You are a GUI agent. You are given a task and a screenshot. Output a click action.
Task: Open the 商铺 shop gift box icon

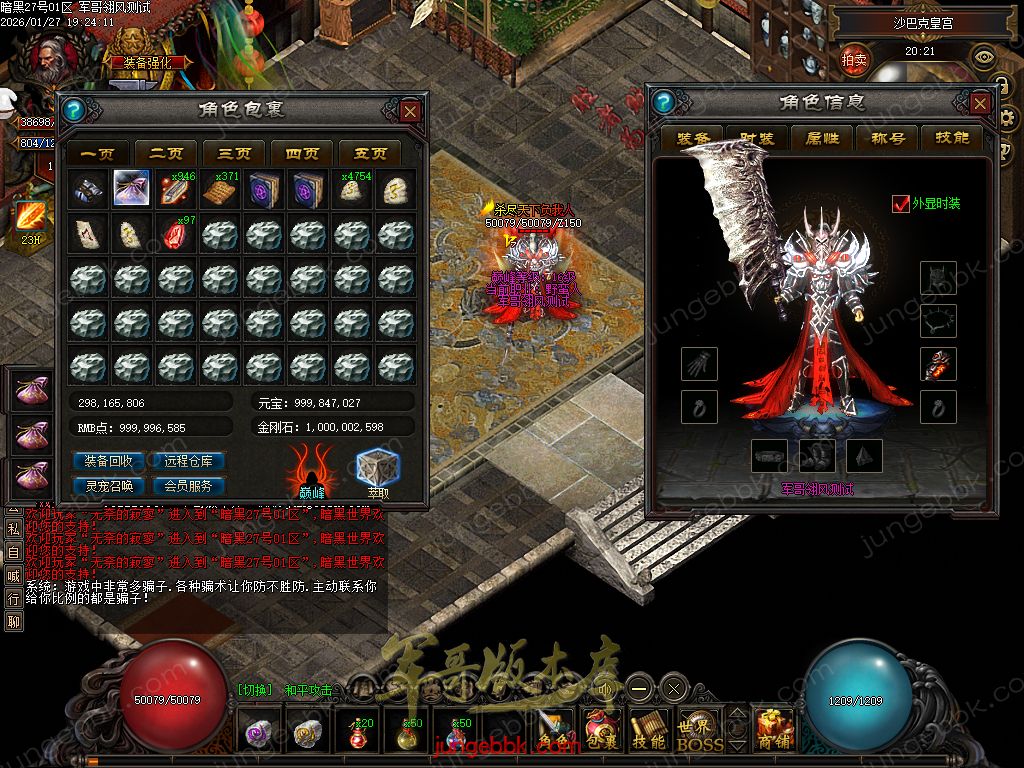[775, 730]
